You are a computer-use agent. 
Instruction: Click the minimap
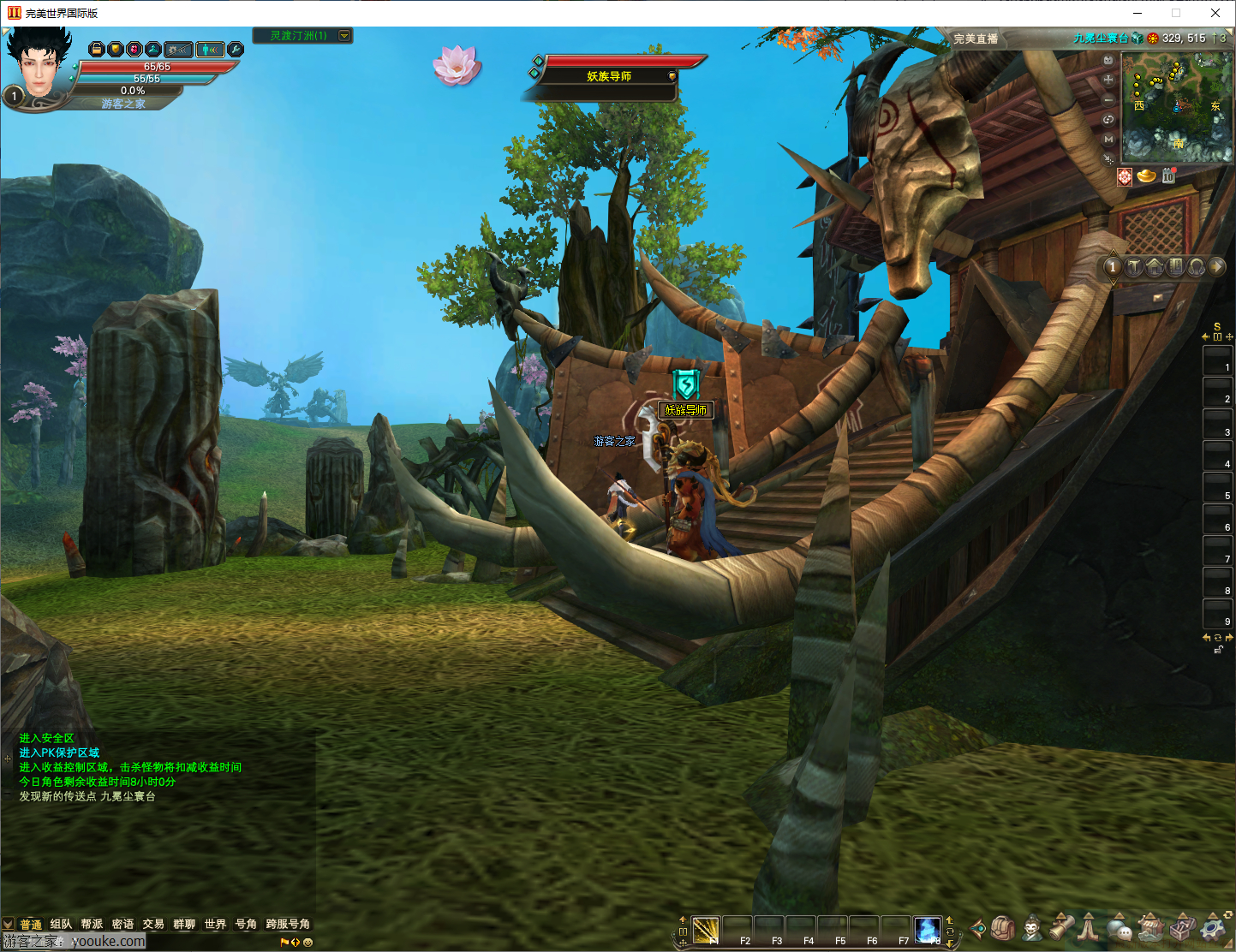tap(1177, 108)
